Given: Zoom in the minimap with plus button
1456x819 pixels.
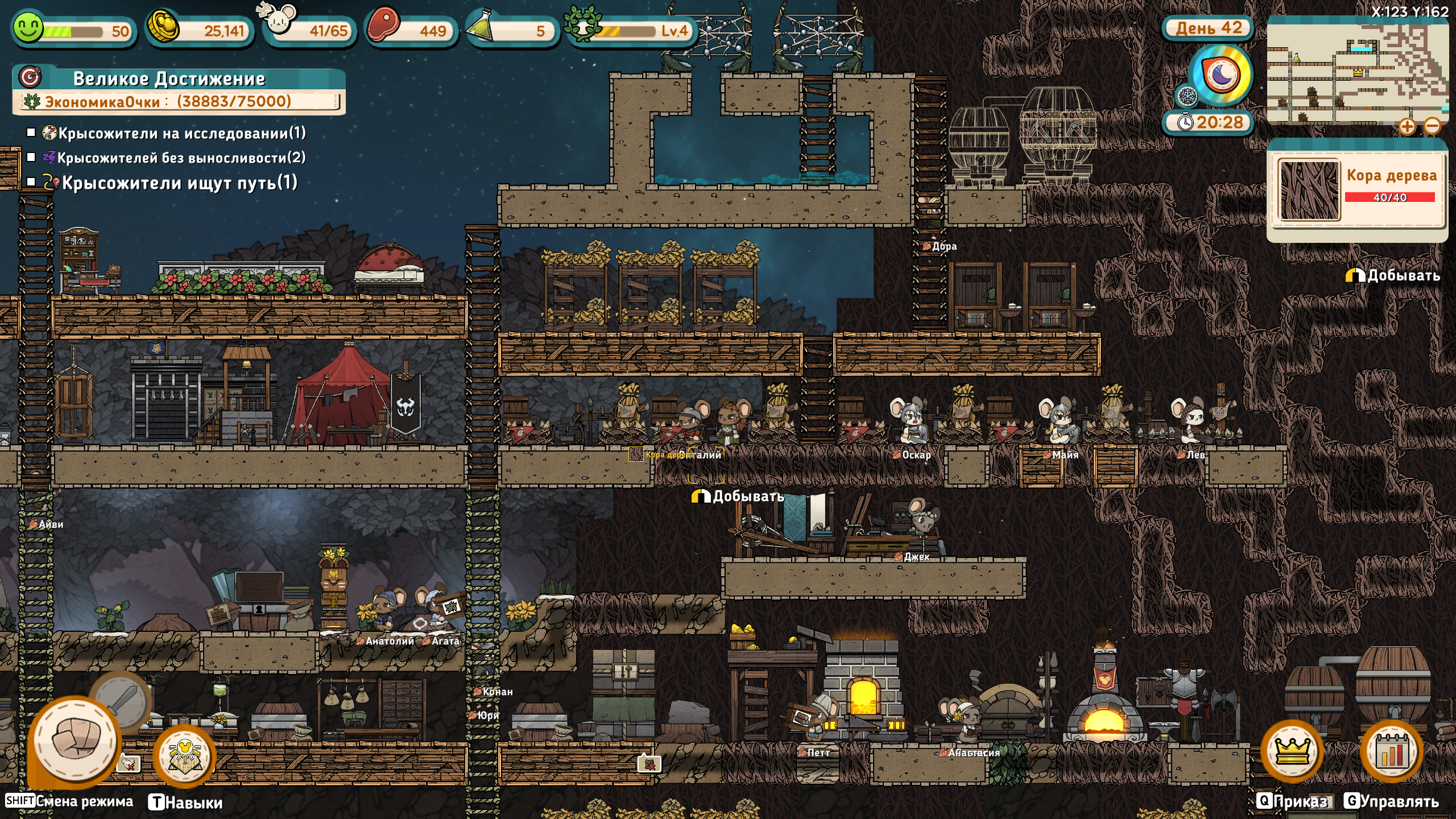Looking at the screenshot, I should coord(1407,126).
